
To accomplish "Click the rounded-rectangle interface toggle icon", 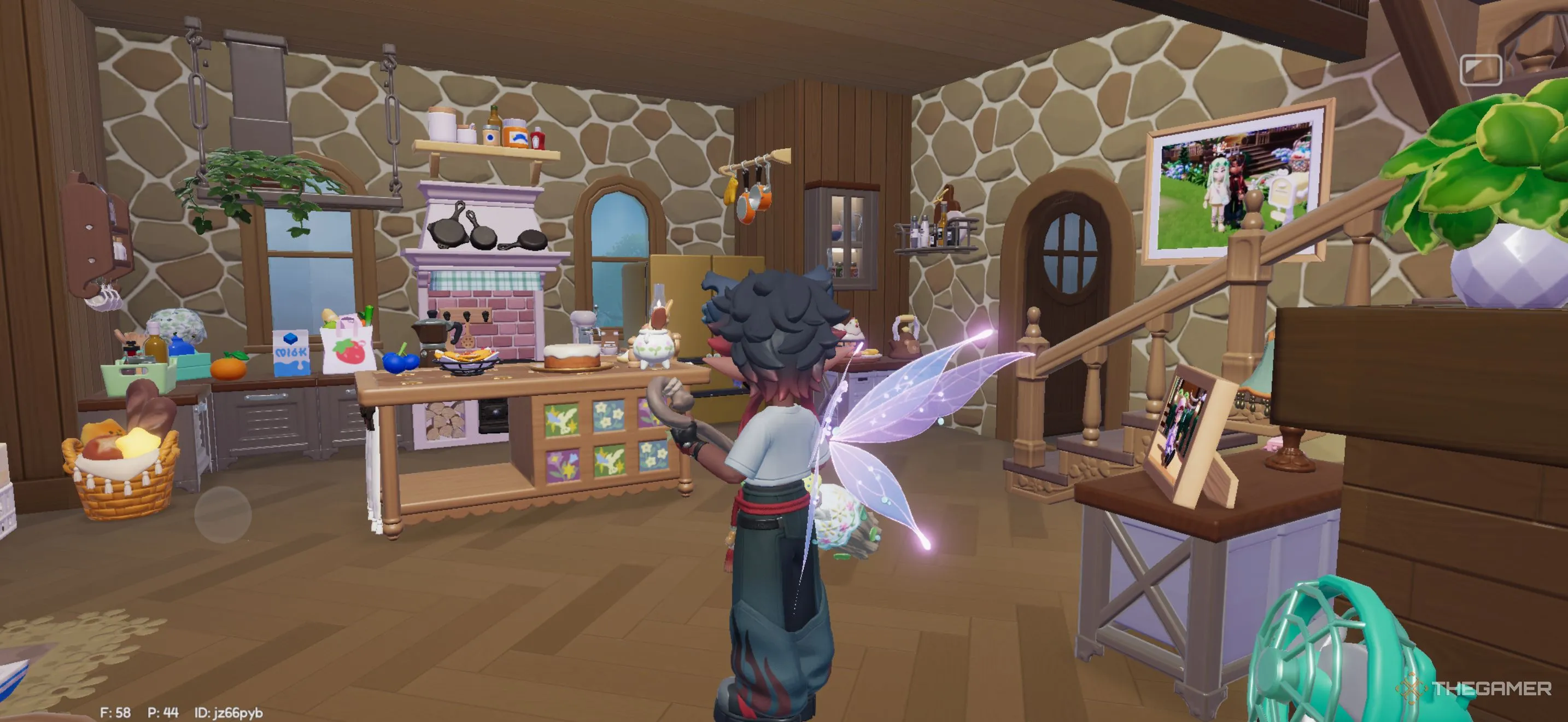I will [1481, 70].
